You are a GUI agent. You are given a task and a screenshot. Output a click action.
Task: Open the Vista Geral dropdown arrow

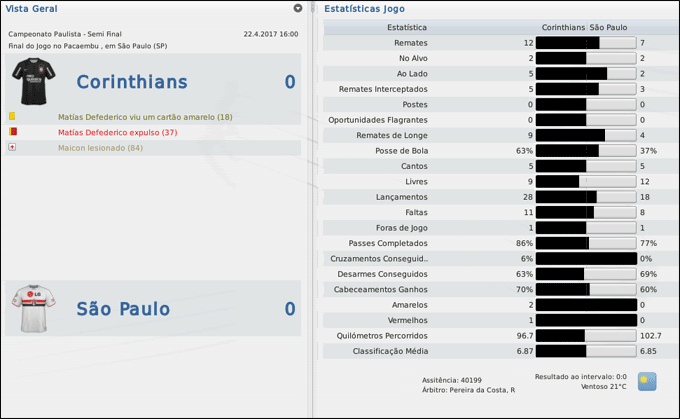[x=298, y=8]
